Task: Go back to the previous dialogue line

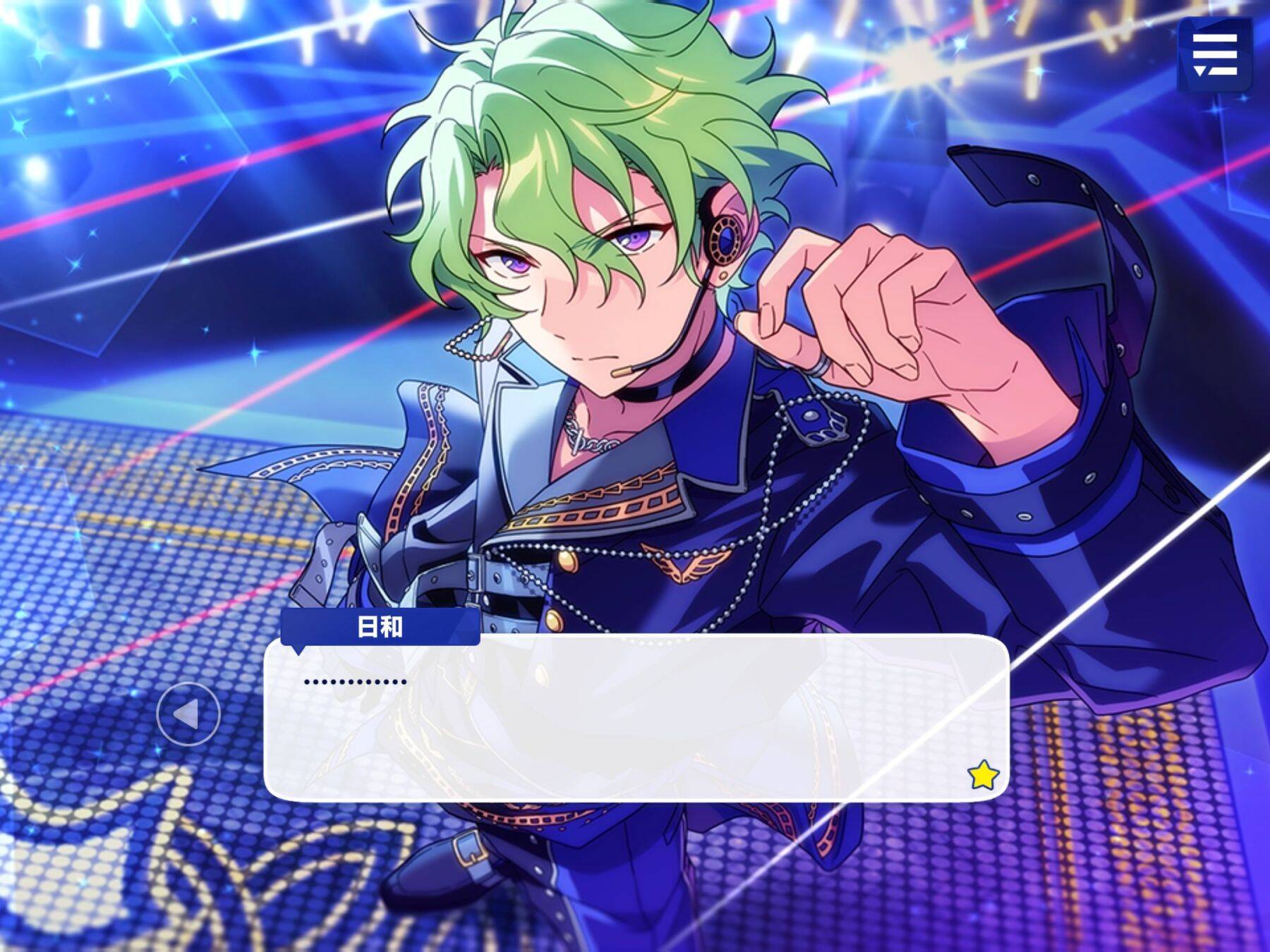Action: (188, 715)
